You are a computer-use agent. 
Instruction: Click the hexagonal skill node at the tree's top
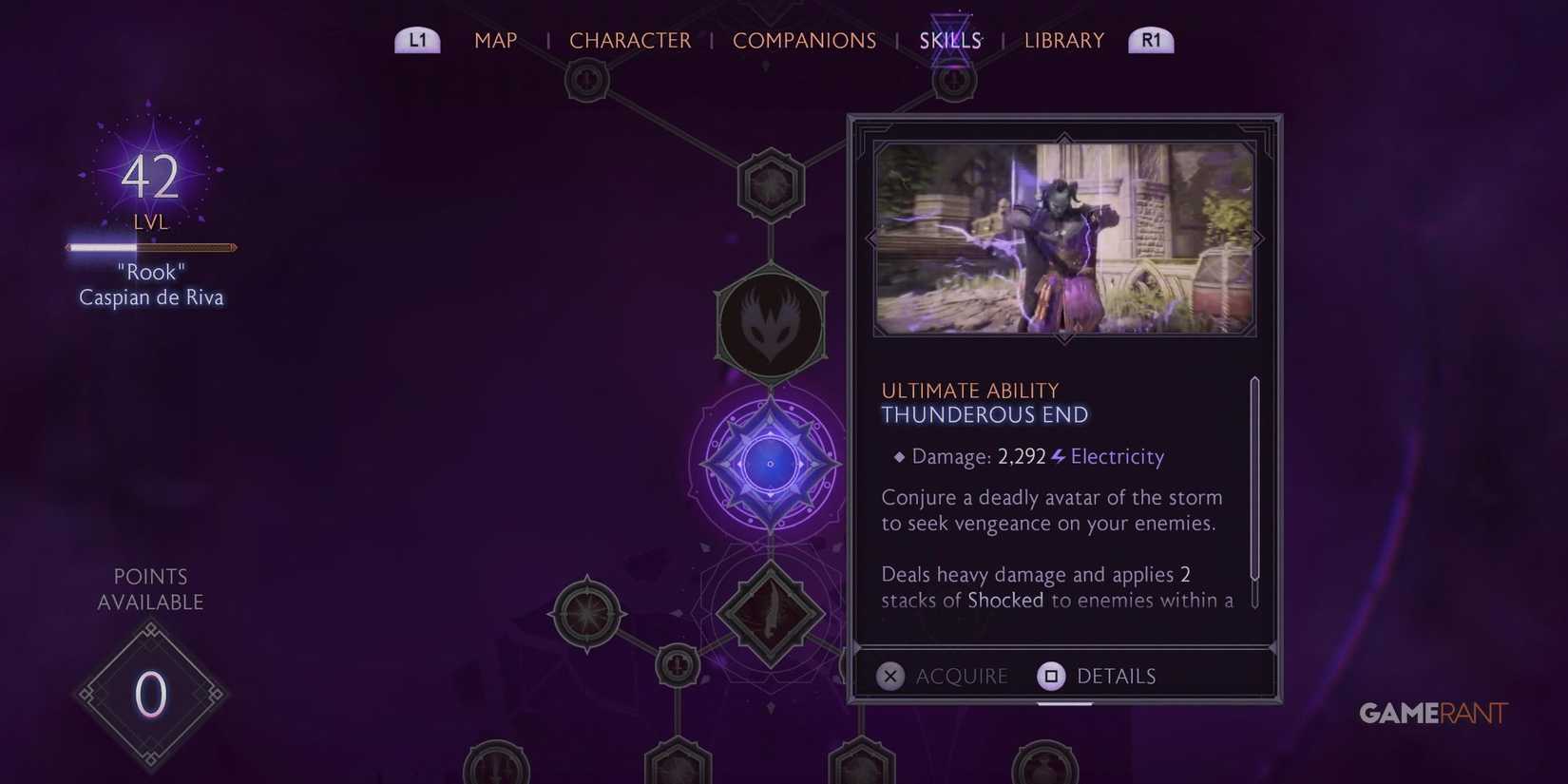tap(770, 182)
